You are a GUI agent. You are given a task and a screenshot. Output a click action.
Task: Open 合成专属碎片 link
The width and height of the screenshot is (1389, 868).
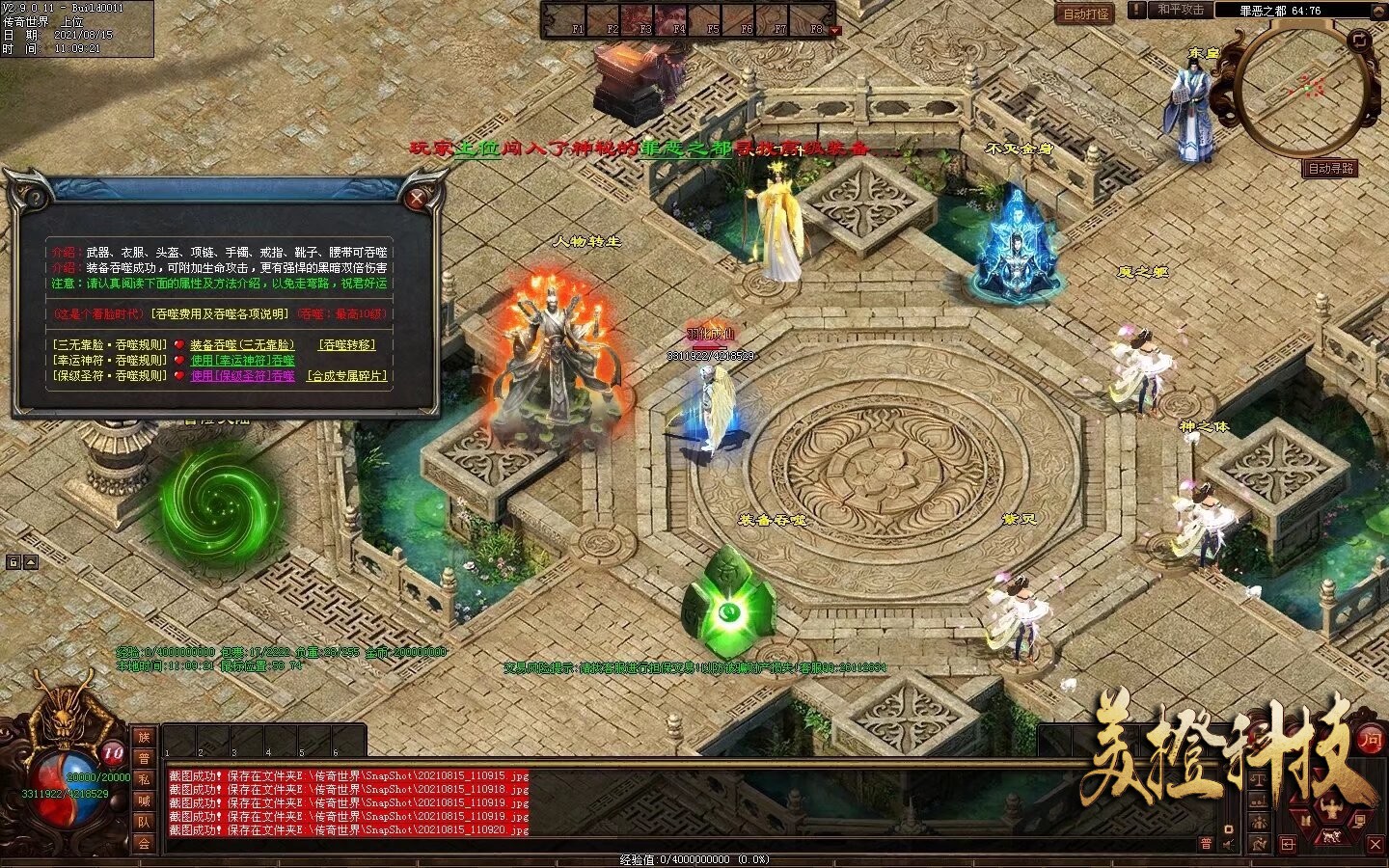347,375
